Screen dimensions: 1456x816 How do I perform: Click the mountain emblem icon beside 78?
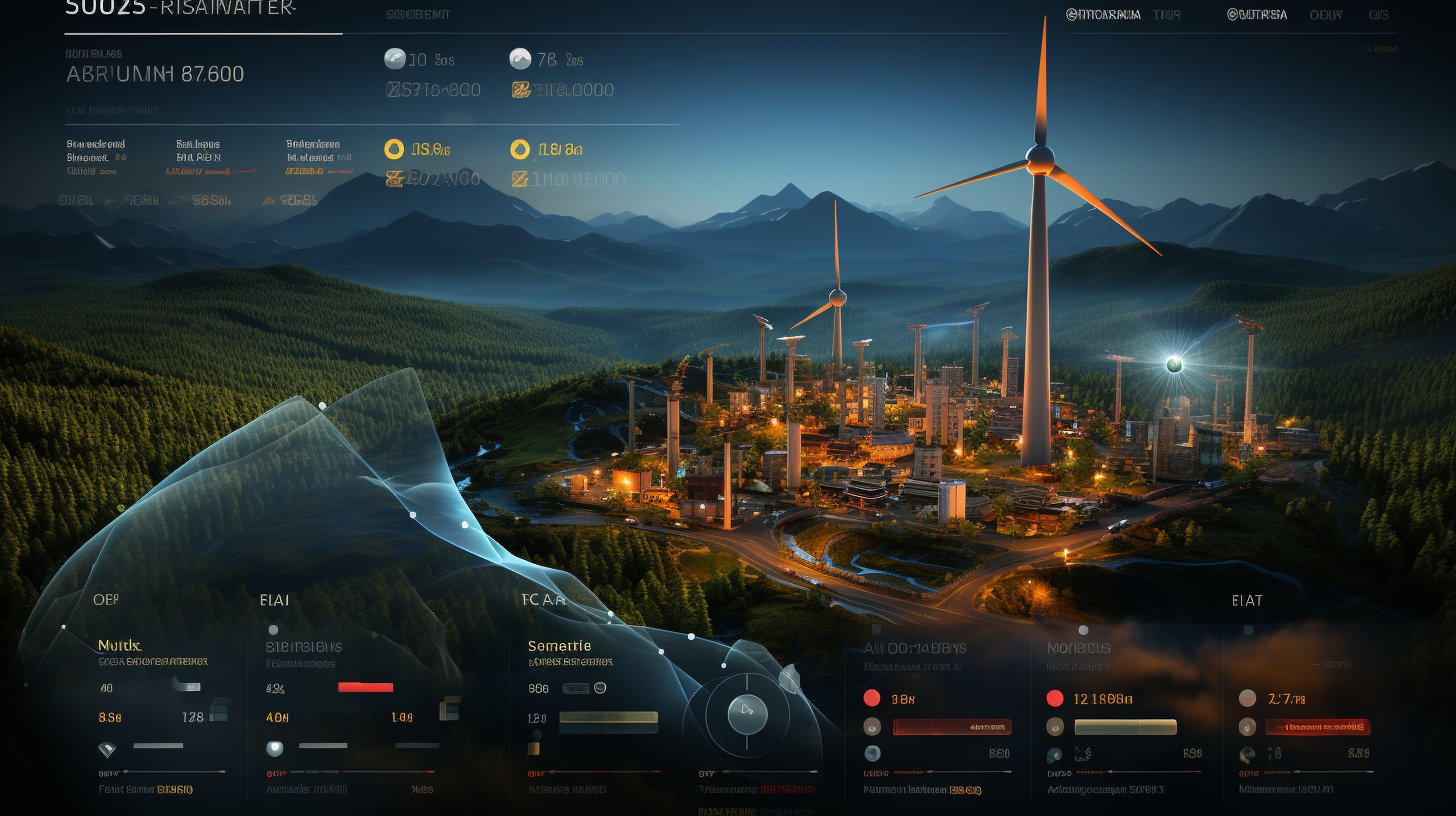520,59
